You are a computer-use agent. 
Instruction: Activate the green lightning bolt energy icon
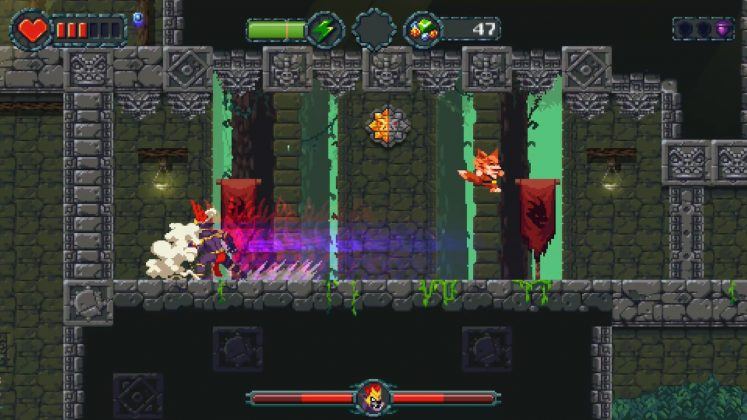pyautogui.click(x=325, y=29)
